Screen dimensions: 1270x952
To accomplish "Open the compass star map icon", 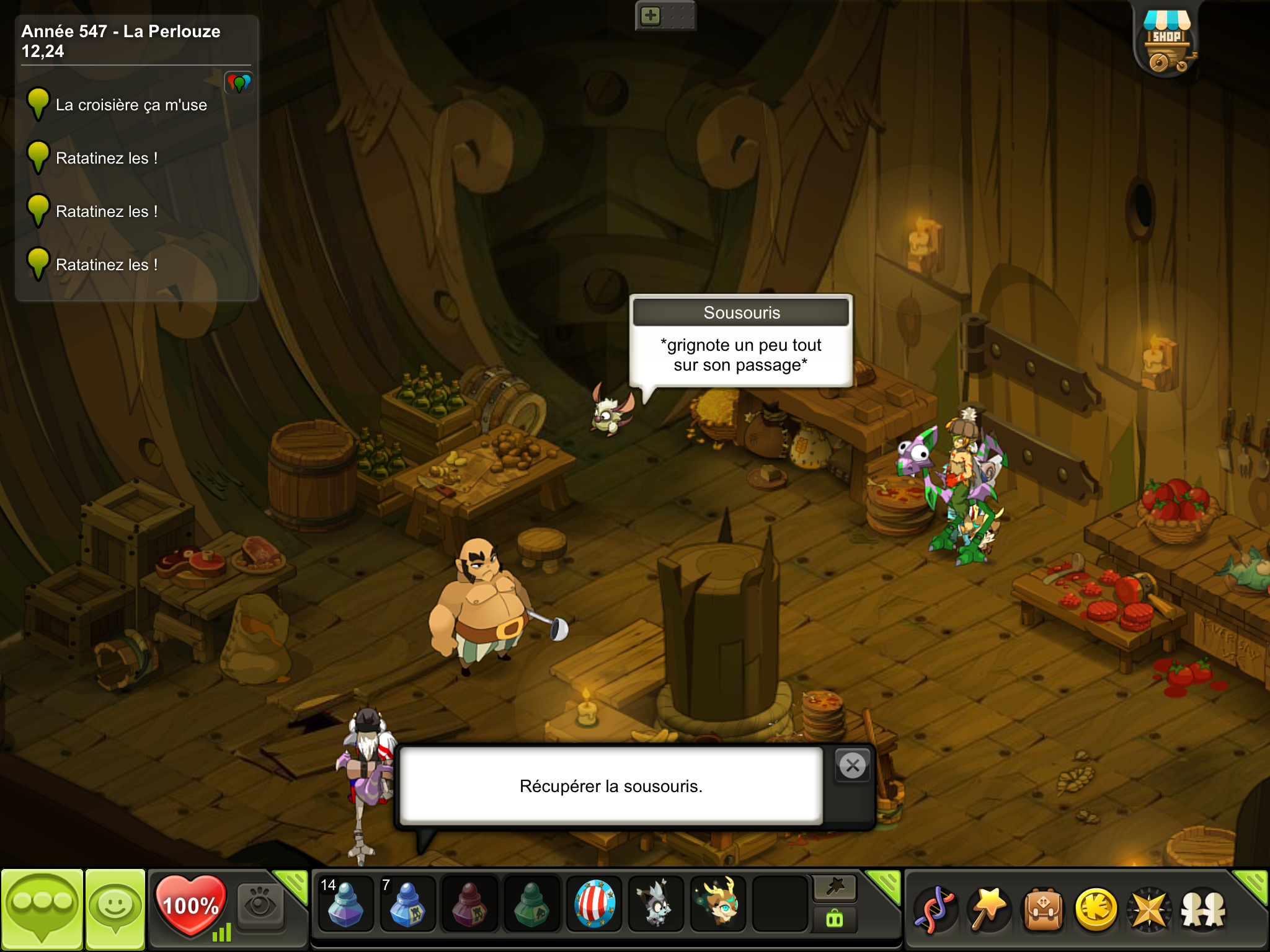I will point(1150,910).
